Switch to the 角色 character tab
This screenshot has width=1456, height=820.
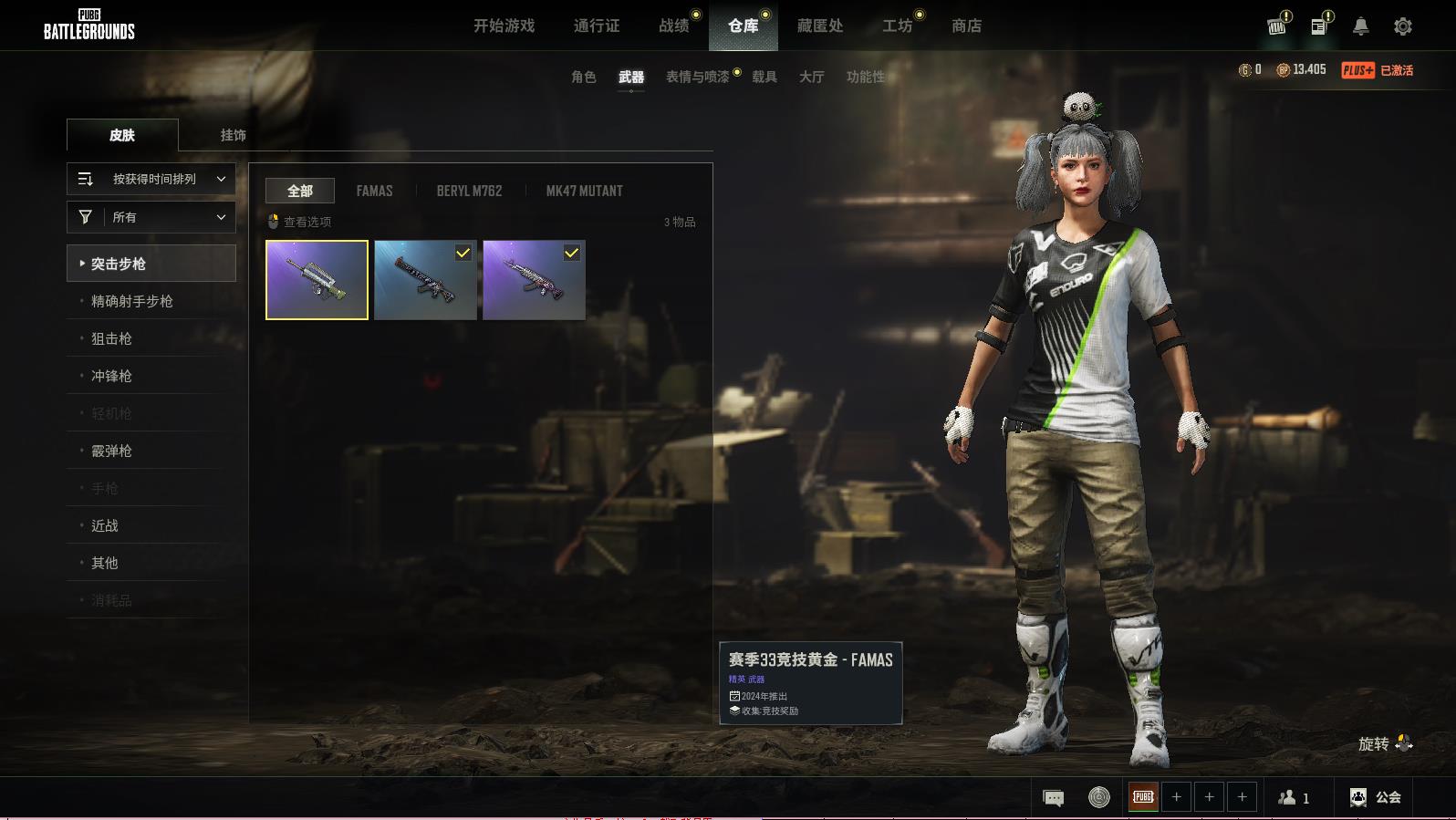click(583, 77)
